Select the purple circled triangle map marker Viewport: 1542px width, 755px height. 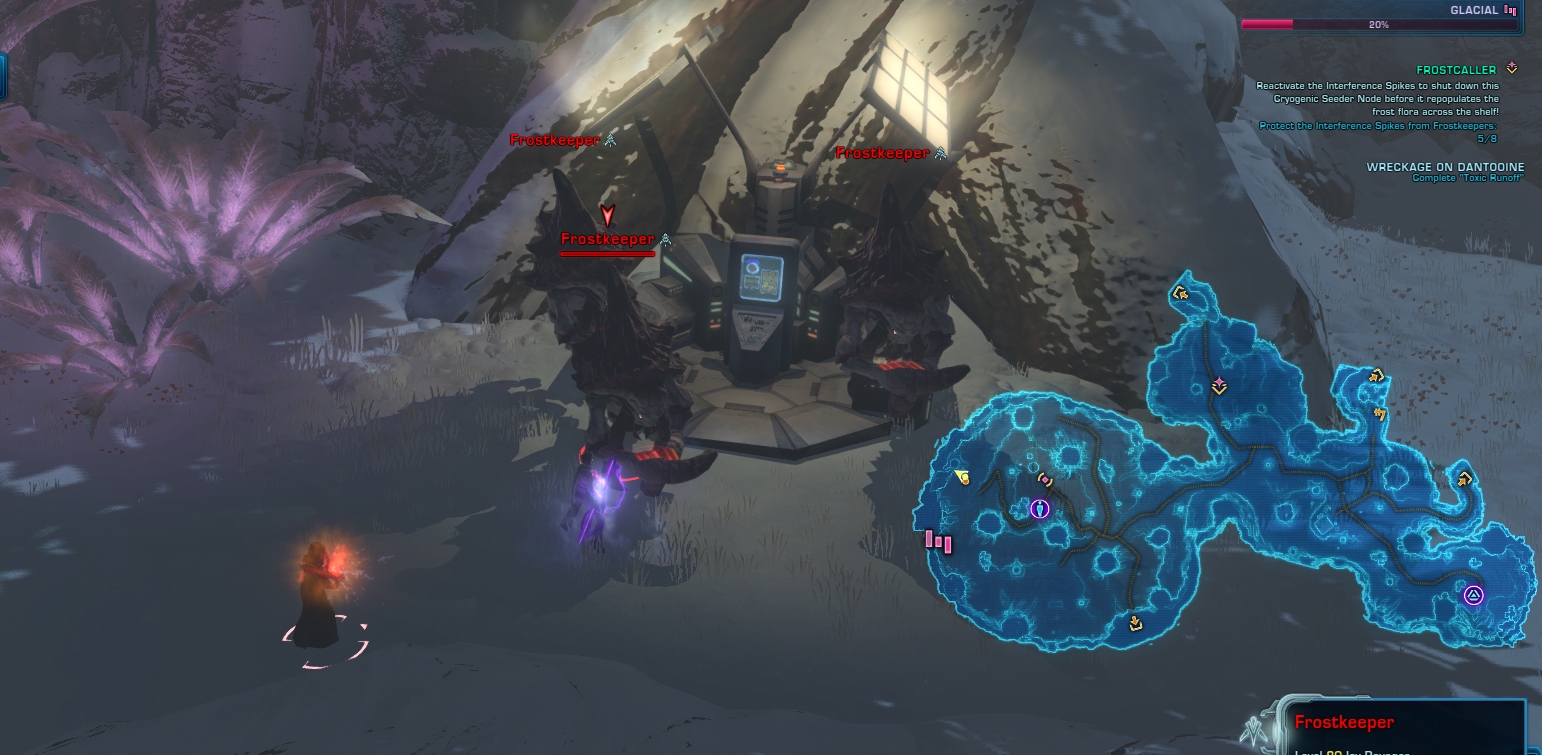[1473, 596]
